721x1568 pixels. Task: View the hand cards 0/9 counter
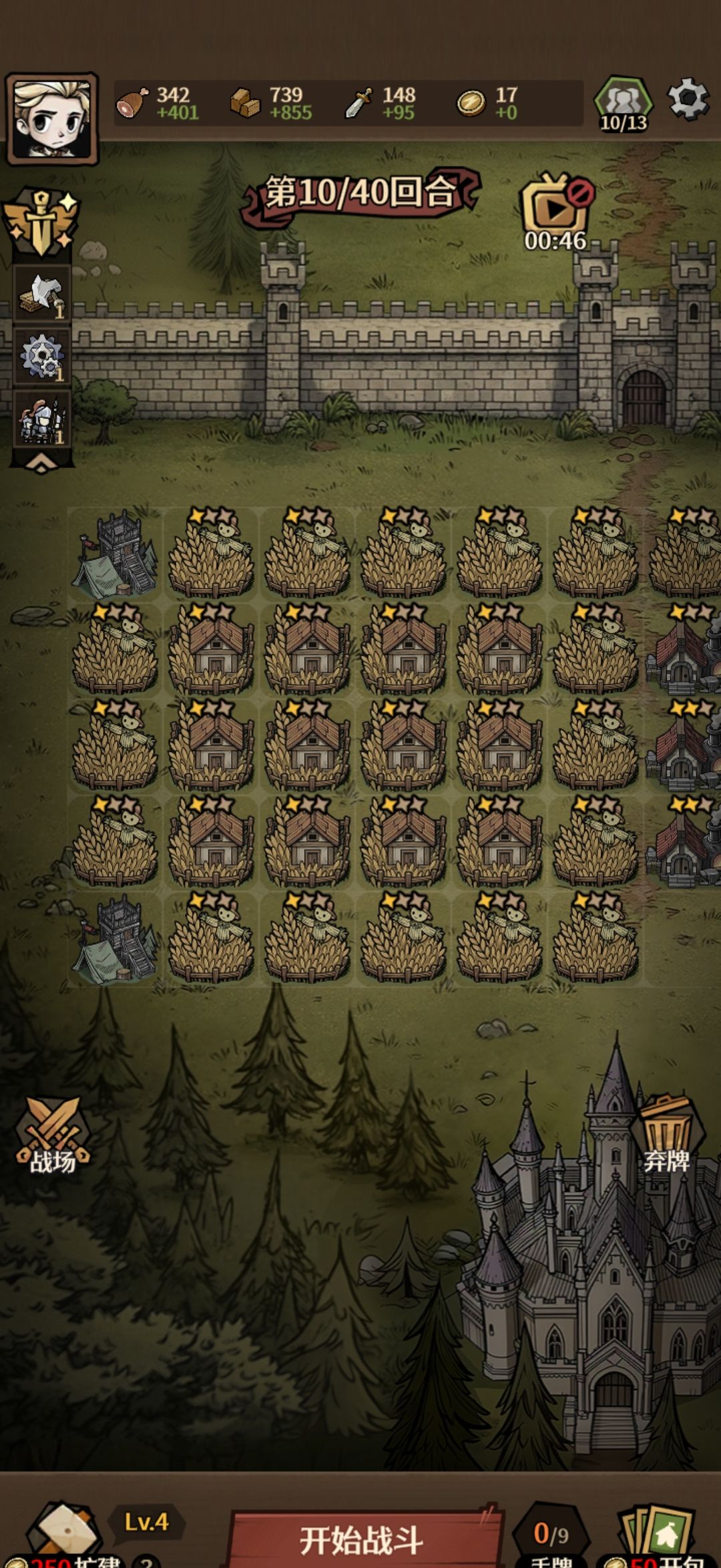(551, 1536)
